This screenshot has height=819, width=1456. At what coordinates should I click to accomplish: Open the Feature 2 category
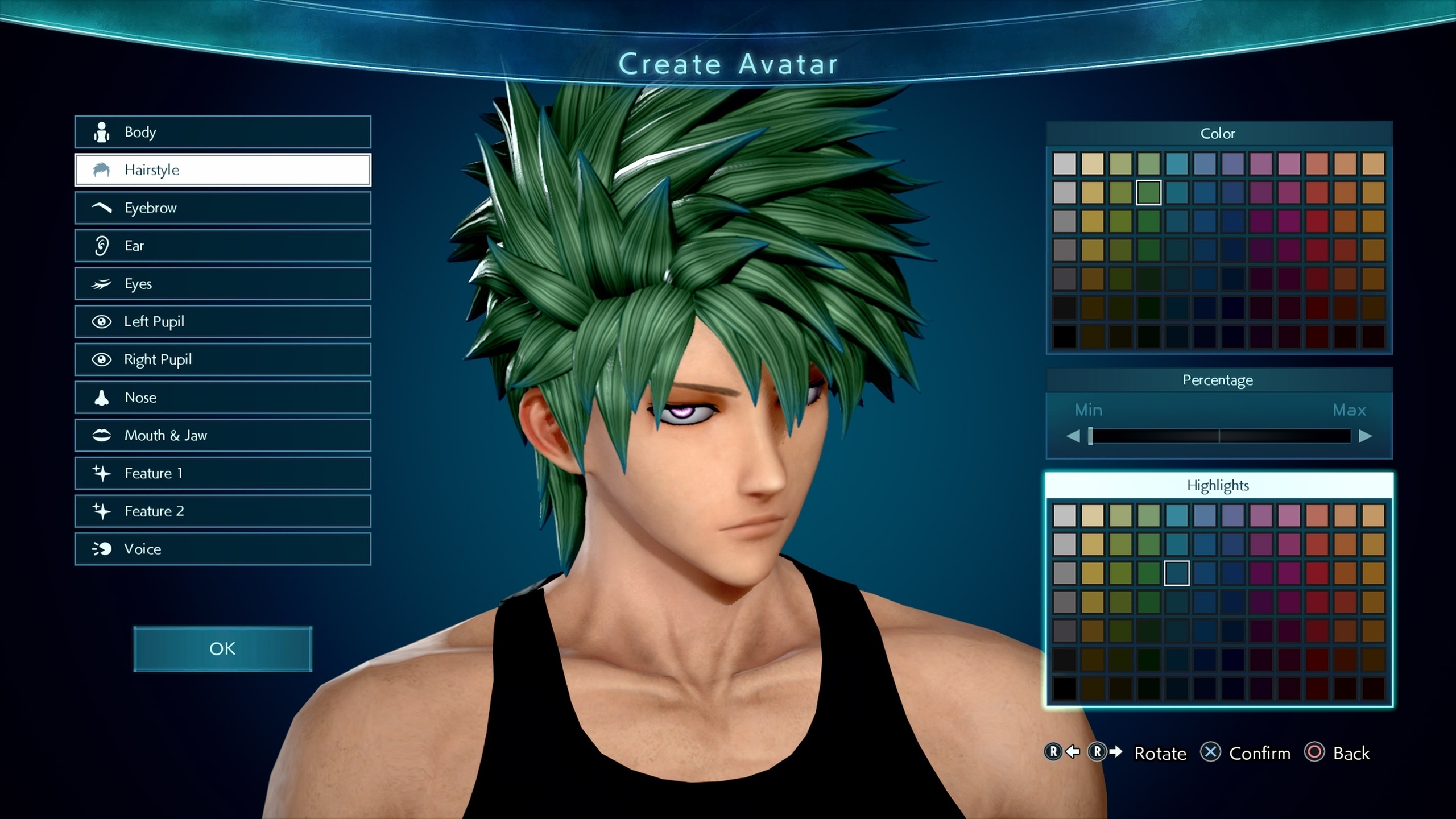point(101,511)
